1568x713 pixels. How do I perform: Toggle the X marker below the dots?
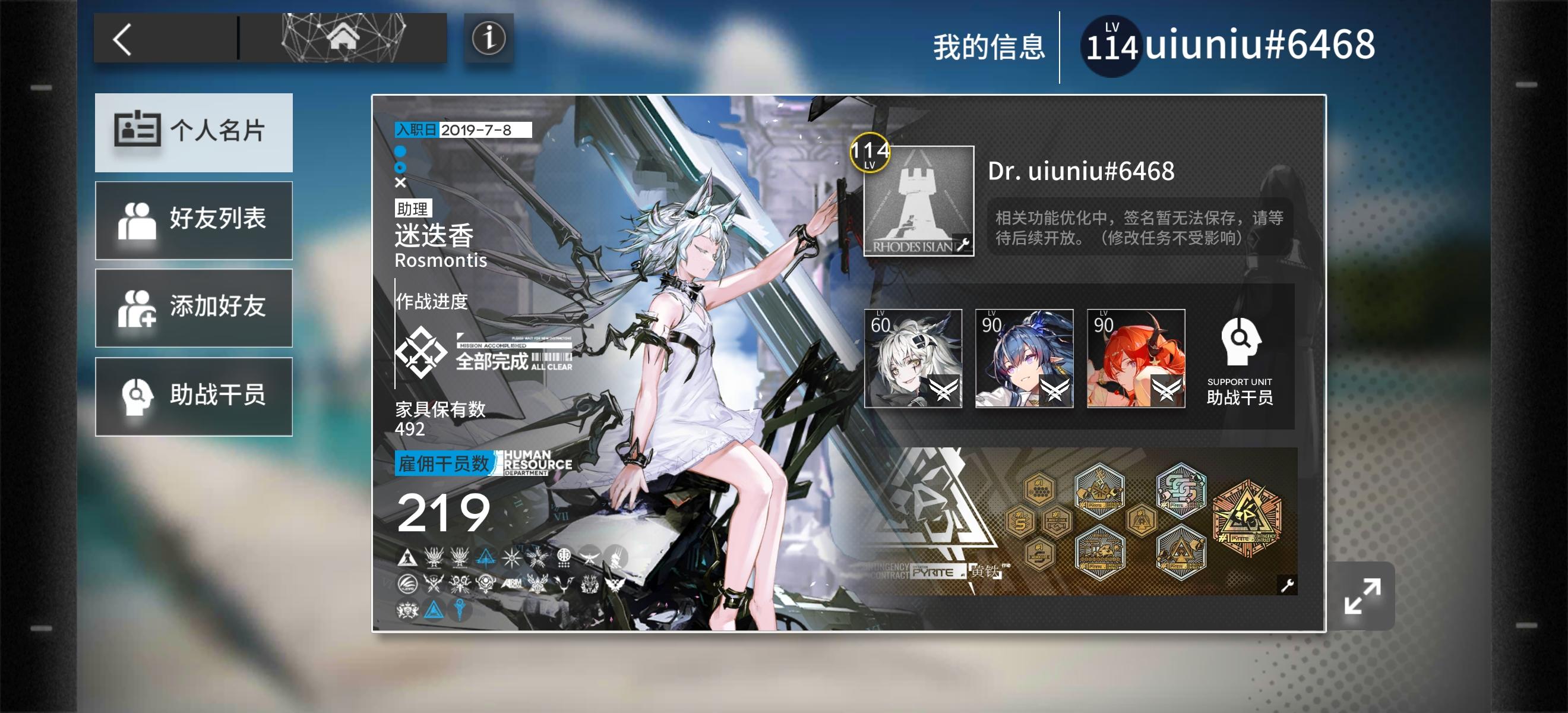pyautogui.click(x=400, y=182)
